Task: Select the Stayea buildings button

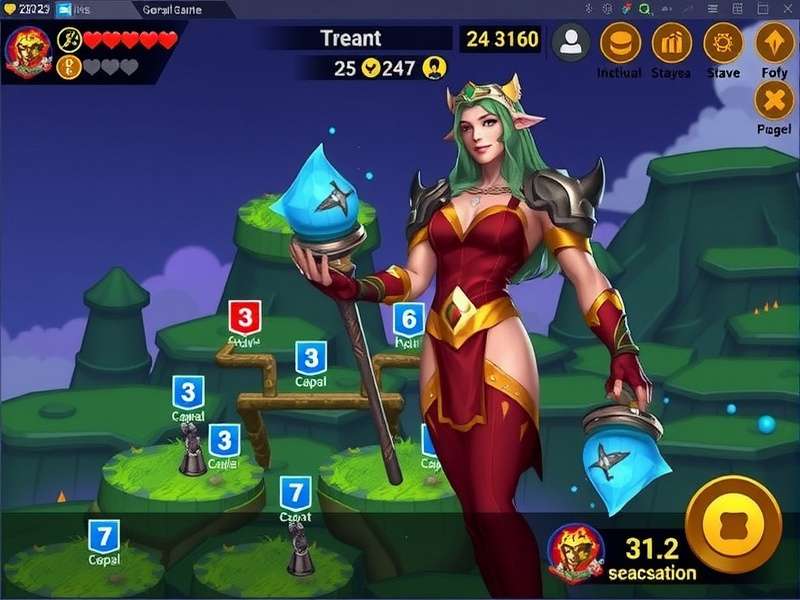Action: click(x=671, y=43)
